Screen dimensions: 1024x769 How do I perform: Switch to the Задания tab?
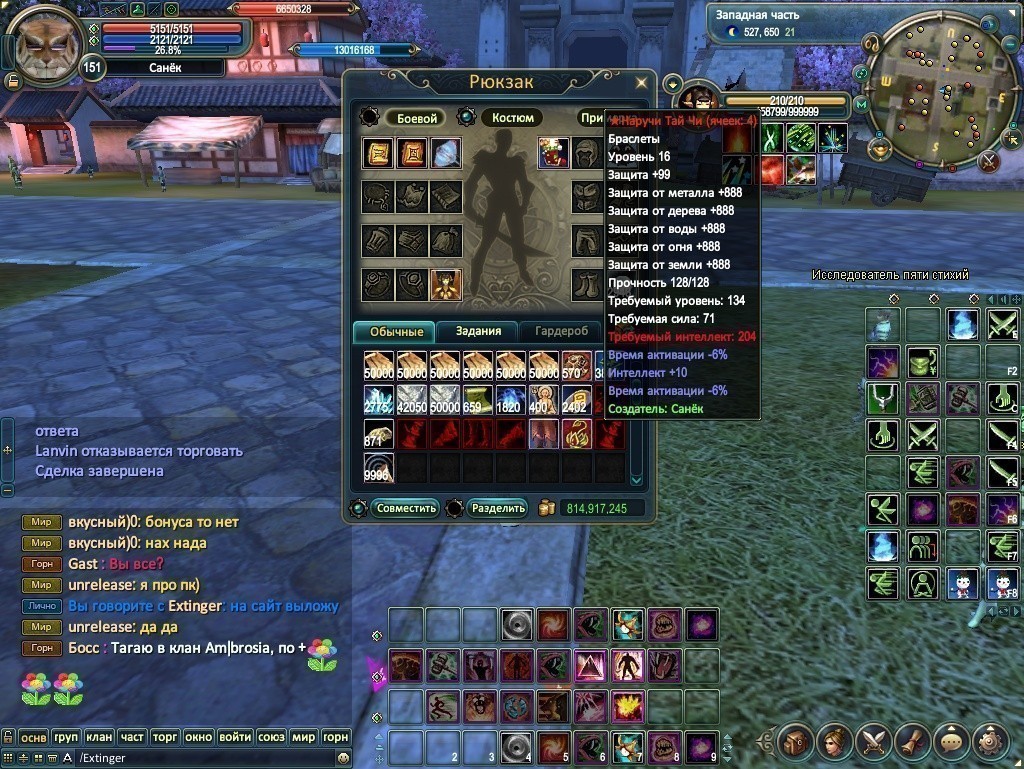coord(476,331)
